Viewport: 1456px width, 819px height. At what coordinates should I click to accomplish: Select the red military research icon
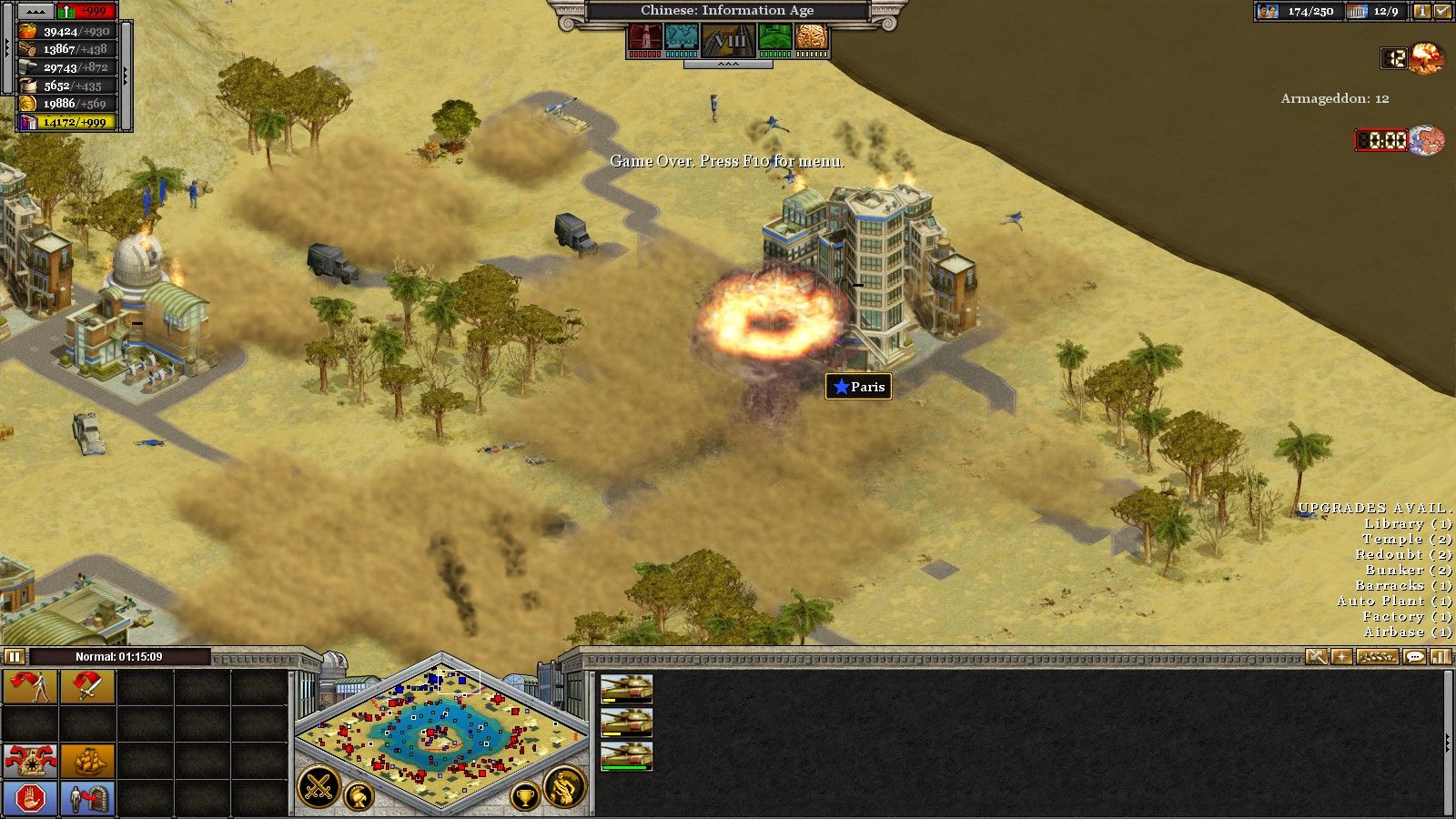point(644,37)
